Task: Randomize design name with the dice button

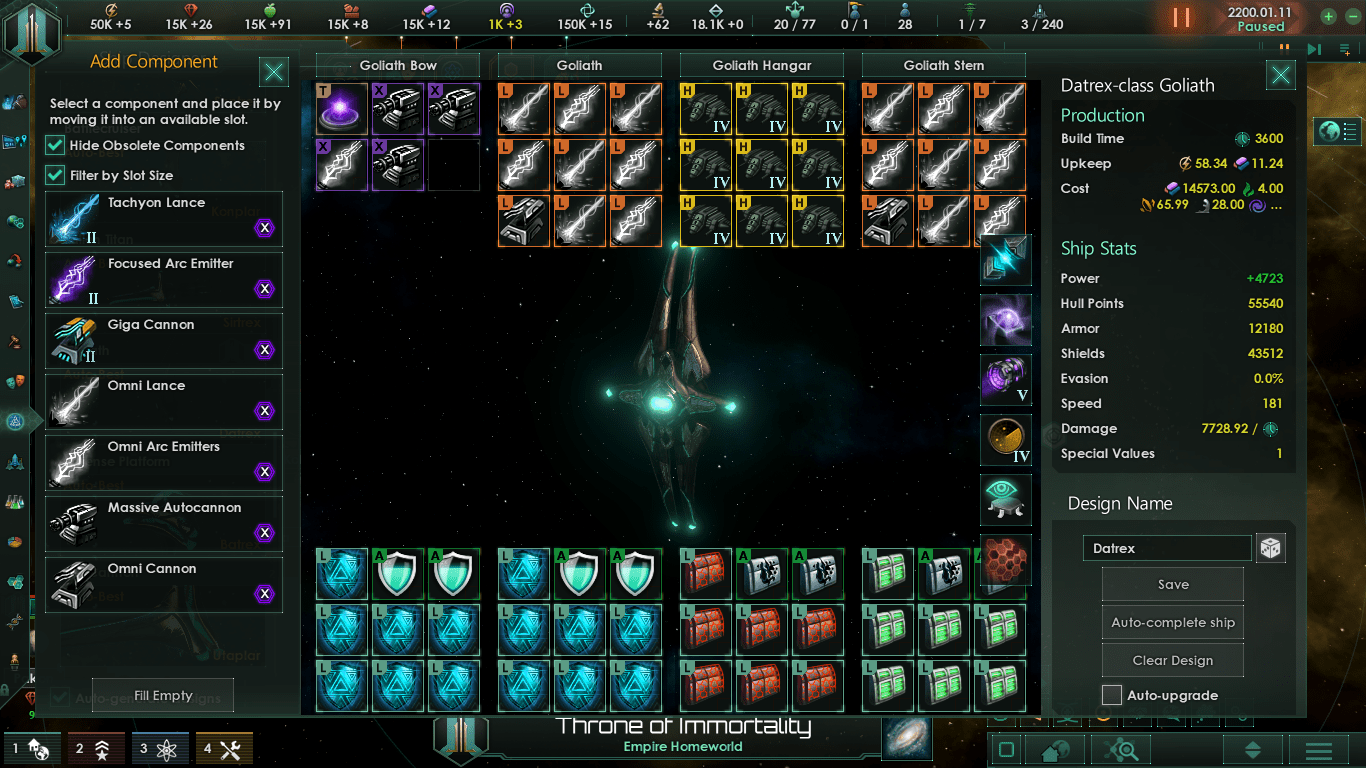Action: click(1270, 548)
